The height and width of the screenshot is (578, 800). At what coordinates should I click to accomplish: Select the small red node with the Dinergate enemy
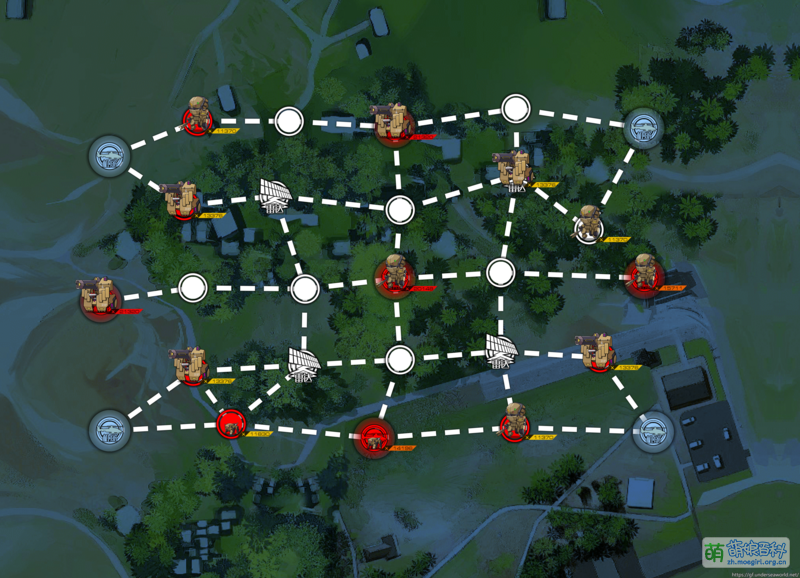[231, 424]
